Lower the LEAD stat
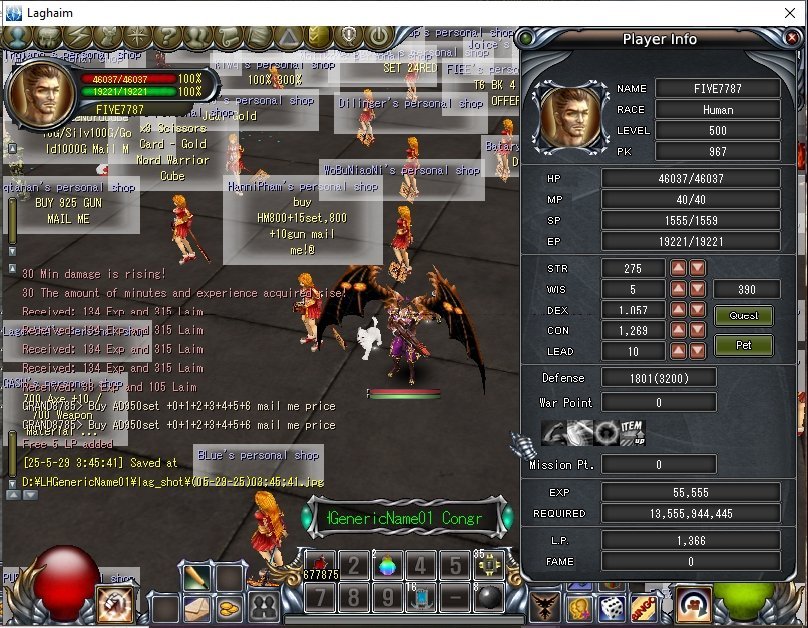 (698, 352)
